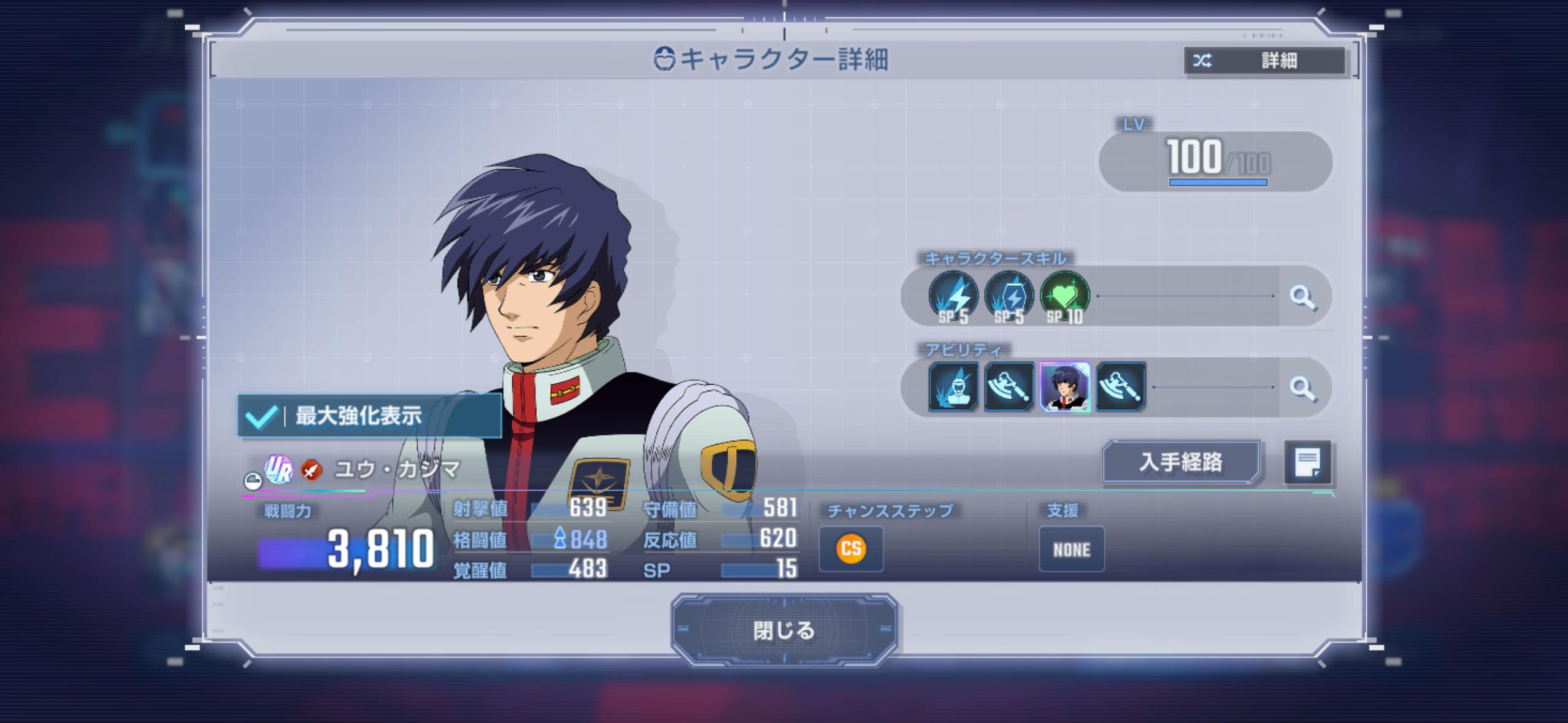Switch view with the 詳細 shuffle button
The image size is (1568, 723).
[x=1264, y=60]
